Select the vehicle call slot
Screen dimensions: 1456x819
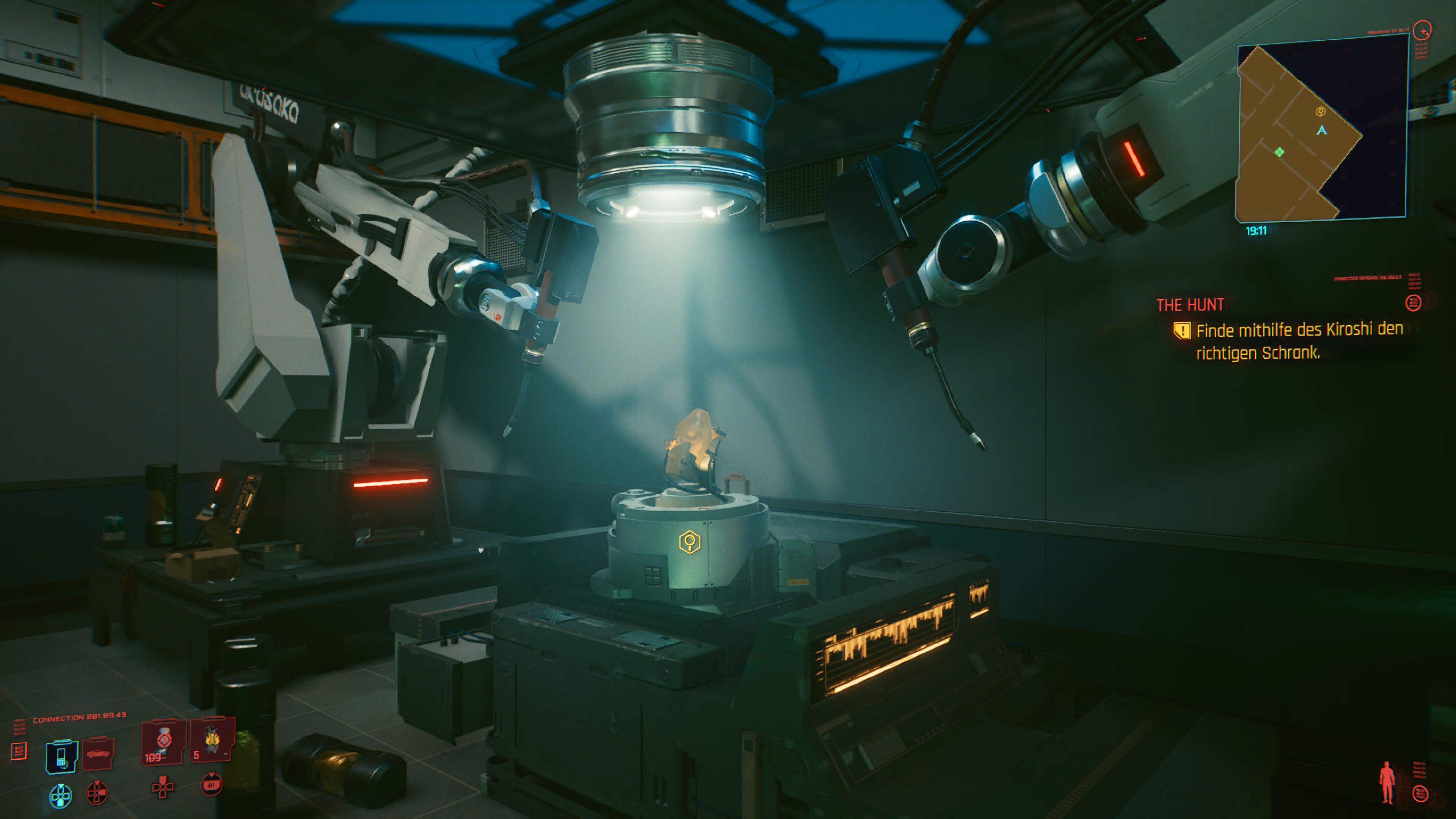pyautogui.click(x=98, y=754)
